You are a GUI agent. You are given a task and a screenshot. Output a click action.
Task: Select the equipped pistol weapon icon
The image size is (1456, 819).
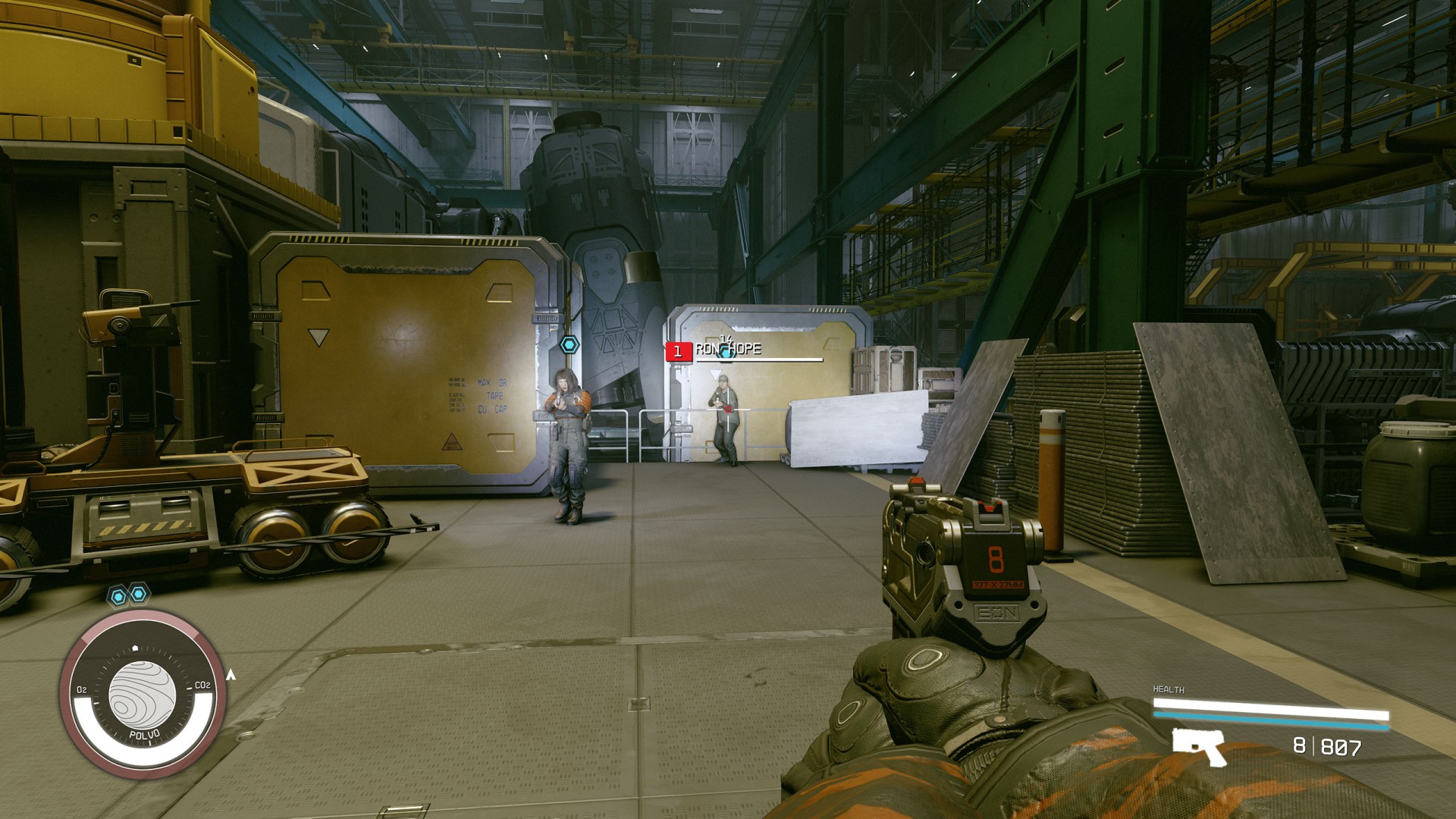point(1199,746)
